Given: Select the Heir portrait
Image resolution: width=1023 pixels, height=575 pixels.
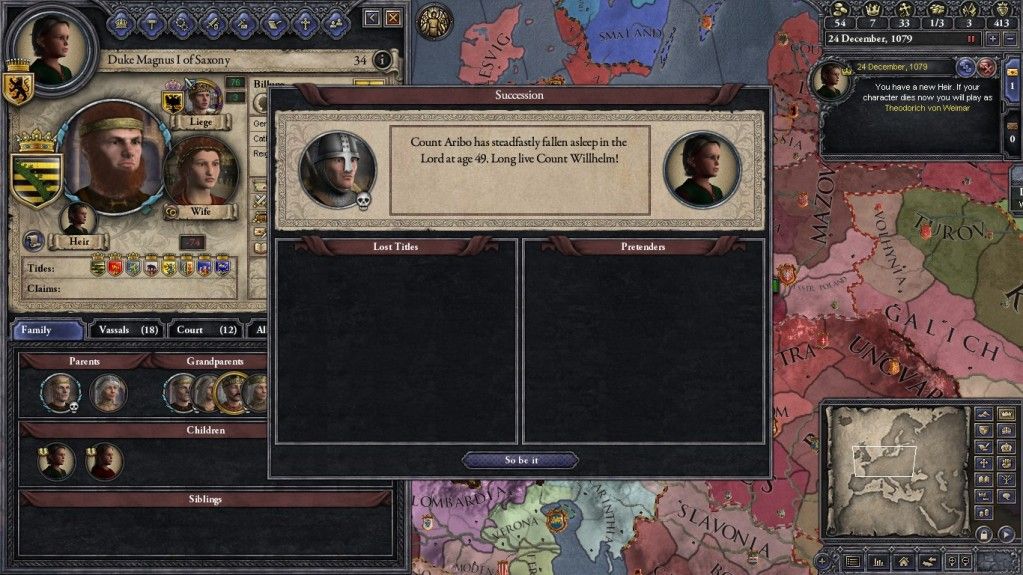Looking at the screenshot, I should 77,219.
